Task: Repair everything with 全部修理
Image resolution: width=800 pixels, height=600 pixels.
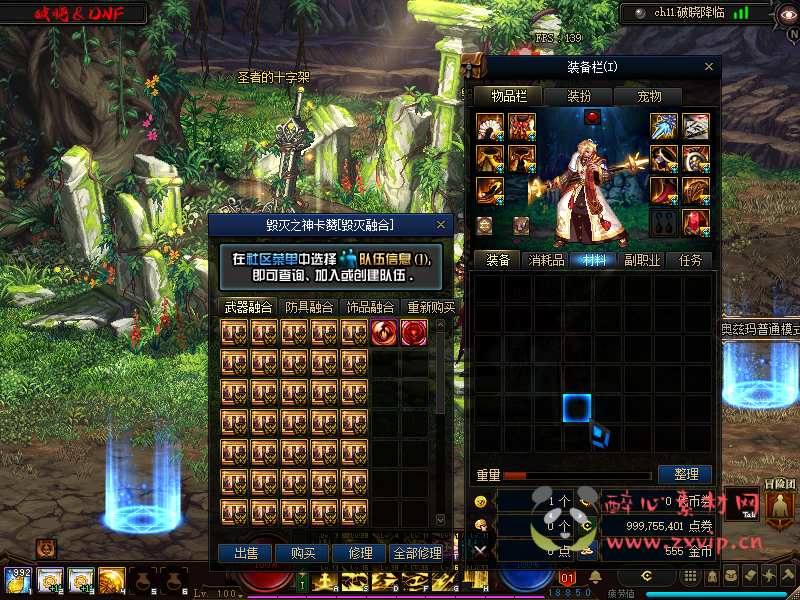Action: coord(417,553)
